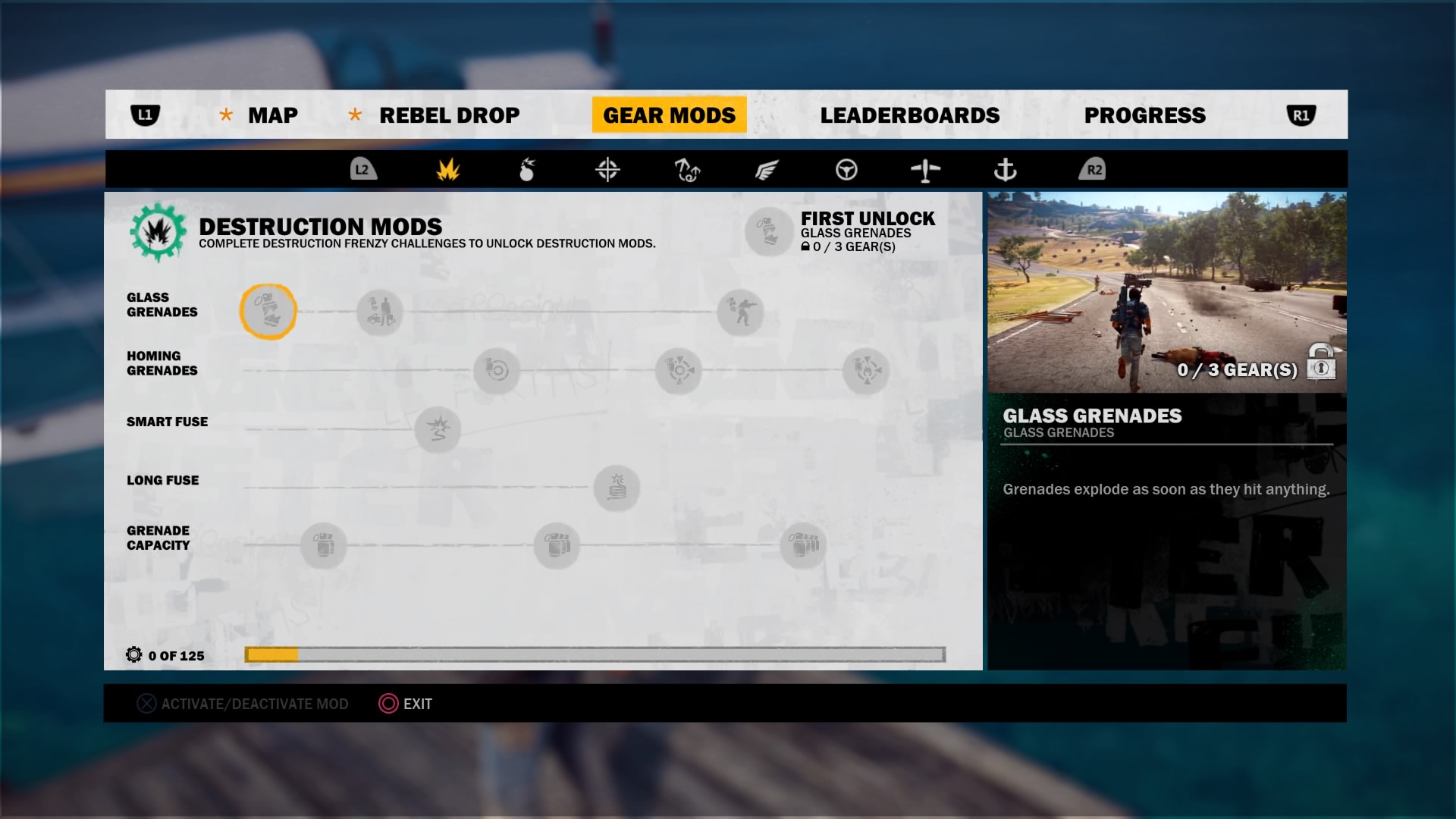Select the Gear Mods tab
Image resolution: width=1456 pixels, height=819 pixels.
pos(669,115)
